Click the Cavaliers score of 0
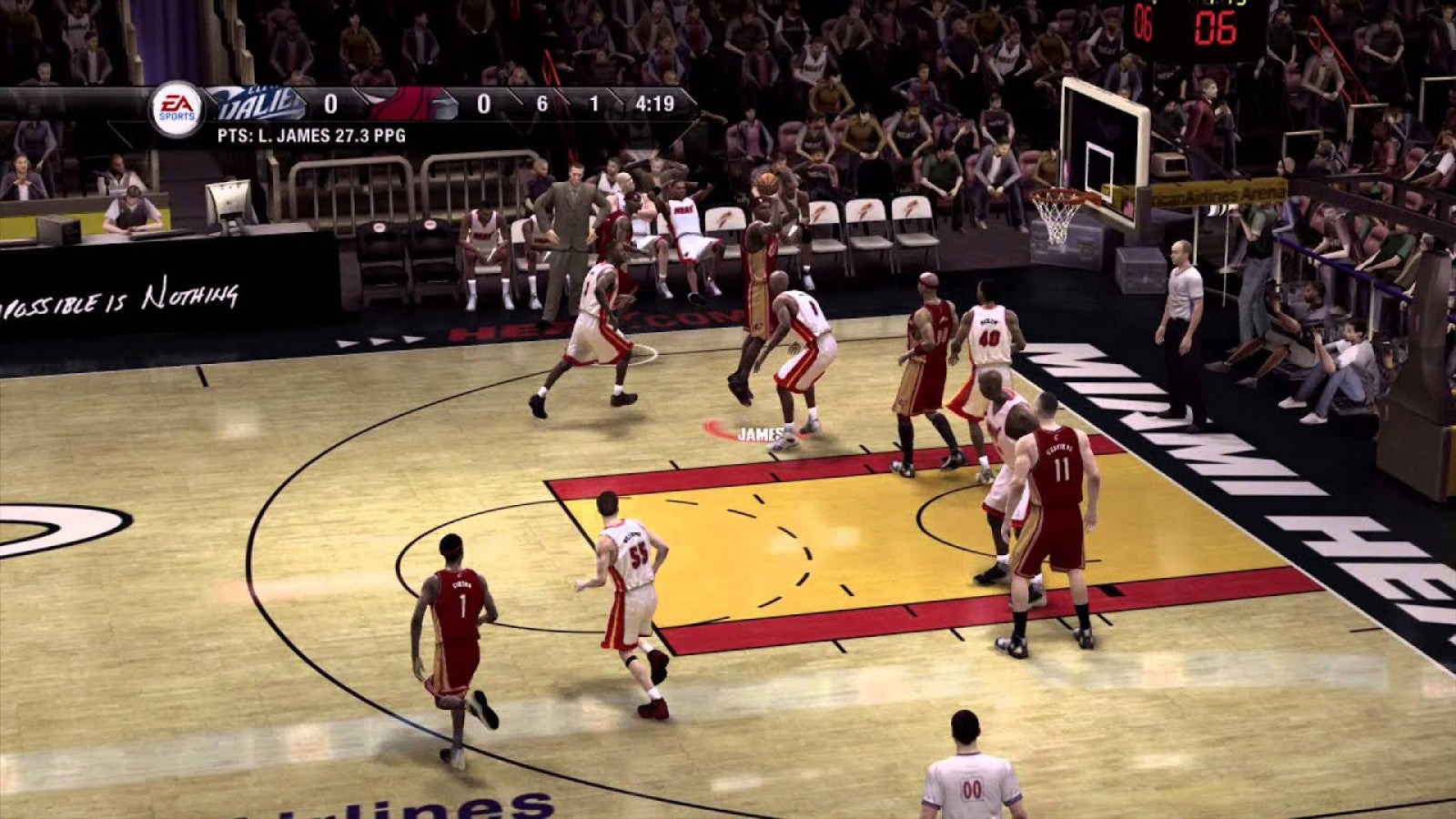Screen dimensions: 1456x819 [333, 105]
